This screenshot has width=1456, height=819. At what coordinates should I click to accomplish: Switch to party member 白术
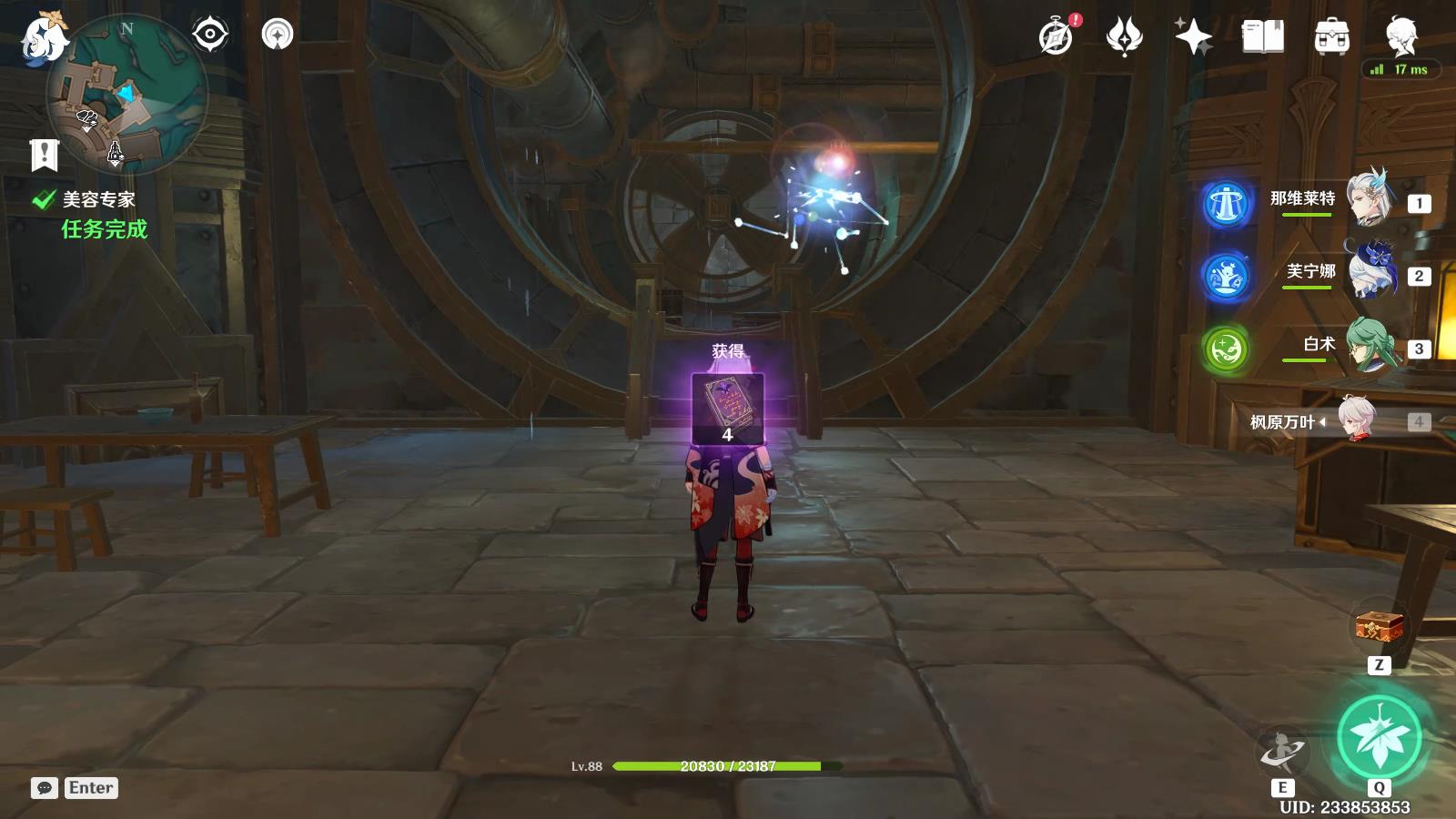click(1370, 346)
